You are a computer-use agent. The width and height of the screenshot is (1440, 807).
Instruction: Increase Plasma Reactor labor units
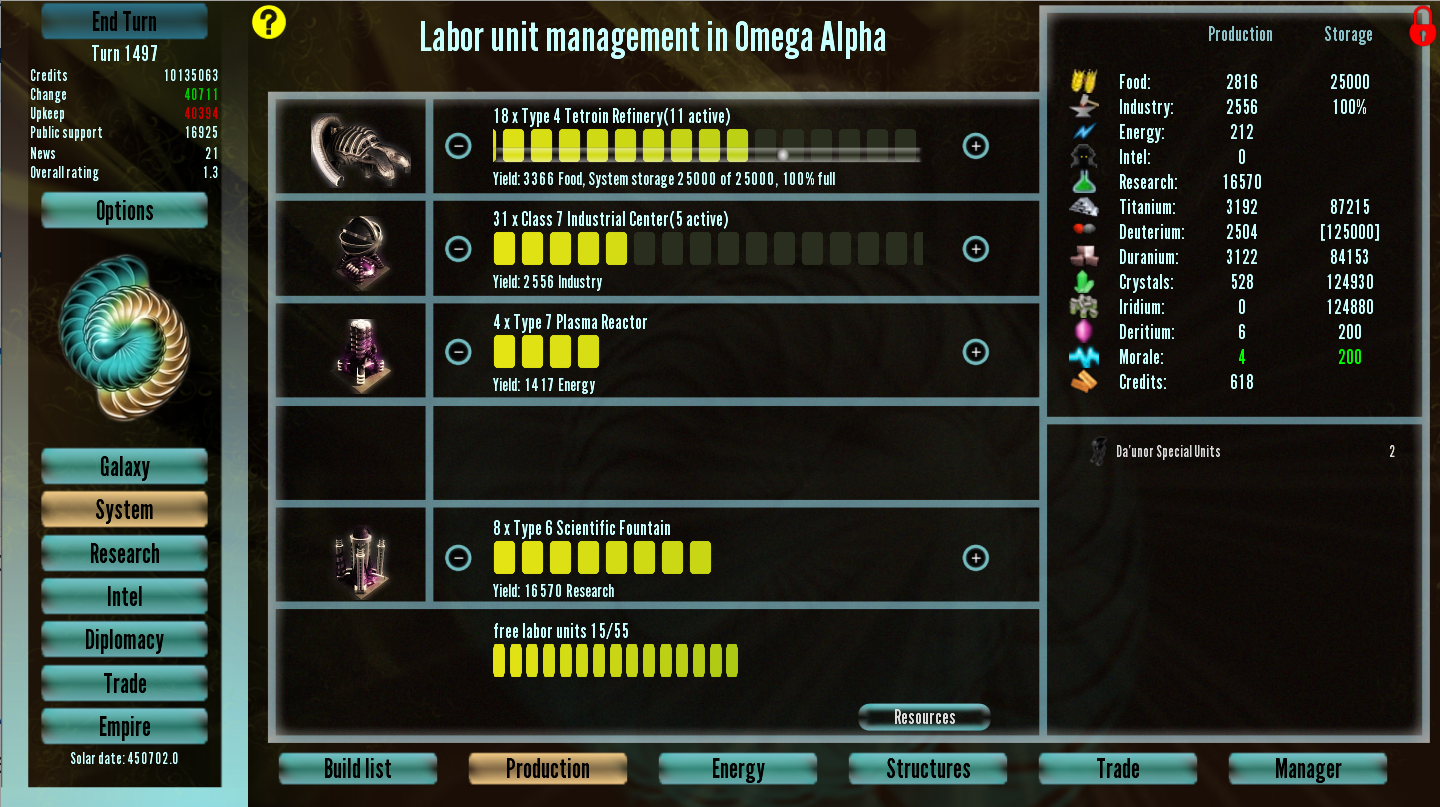pos(975,352)
